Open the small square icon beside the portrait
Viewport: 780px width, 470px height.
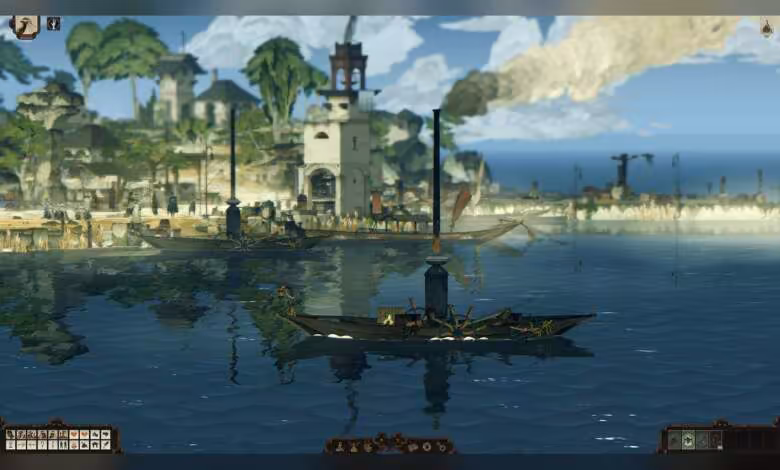(x=53, y=23)
